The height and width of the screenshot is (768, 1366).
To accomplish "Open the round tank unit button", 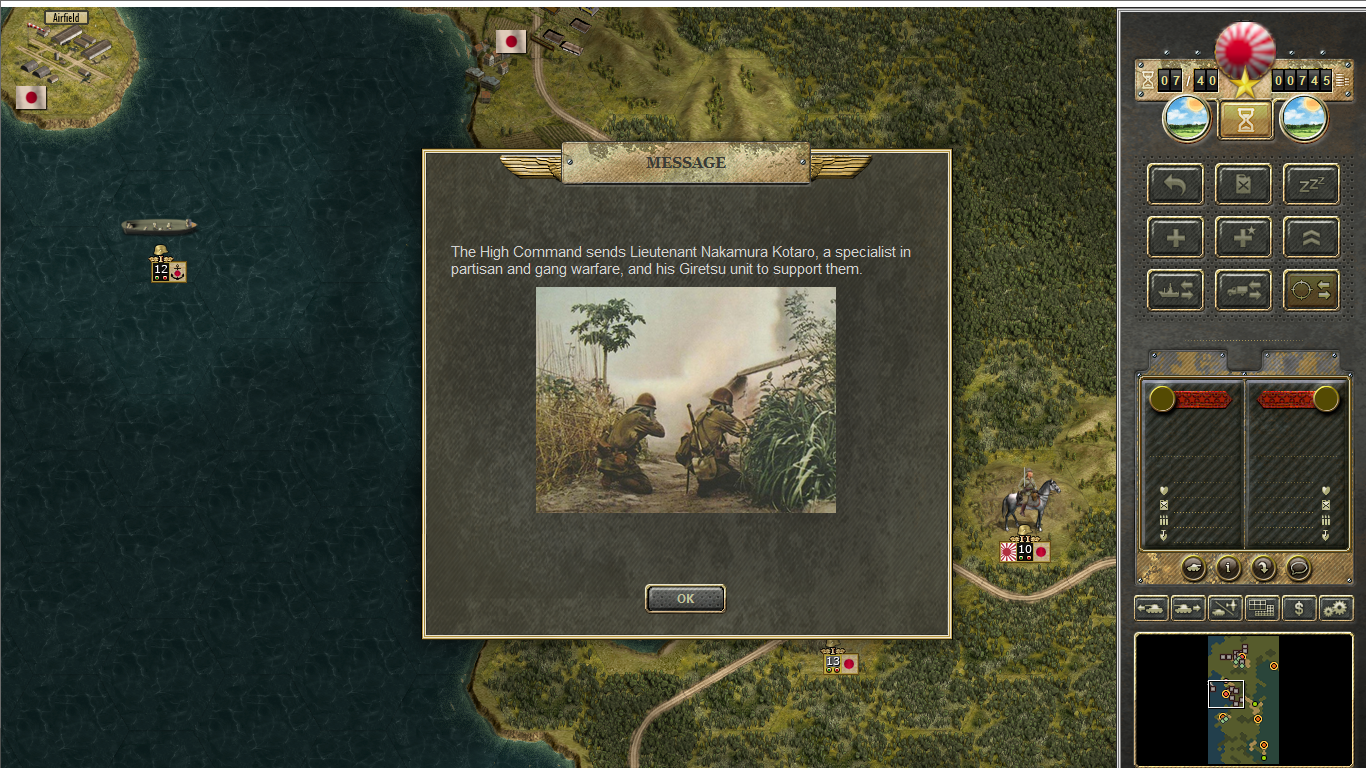I will point(1194,568).
